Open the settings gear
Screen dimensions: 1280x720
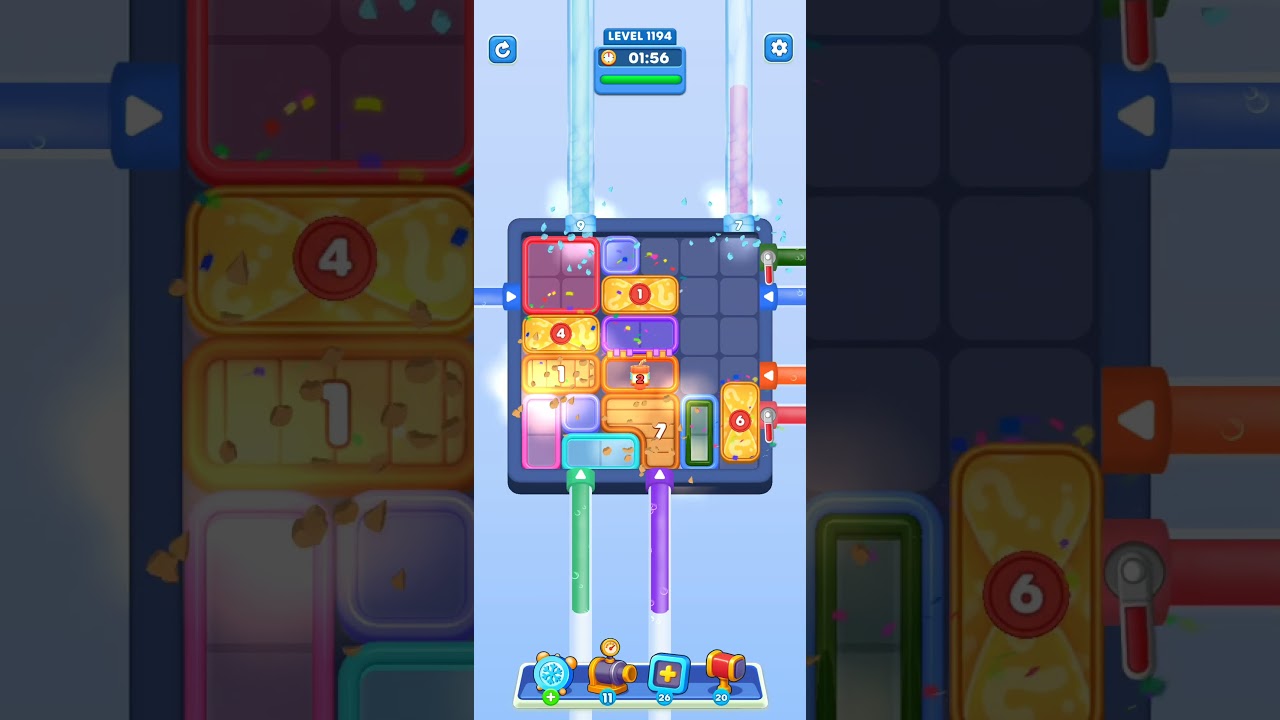coord(779,48)
